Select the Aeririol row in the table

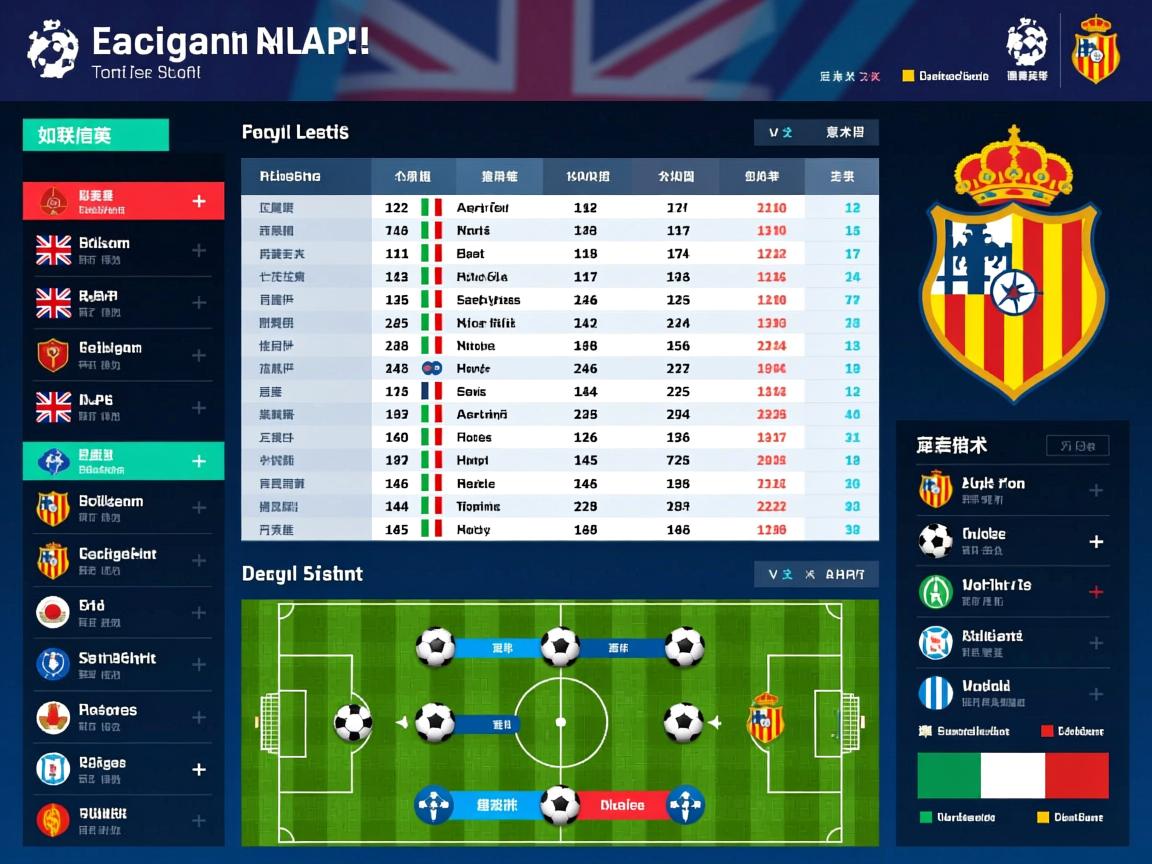pyautogui.click(x=483, y=208)
